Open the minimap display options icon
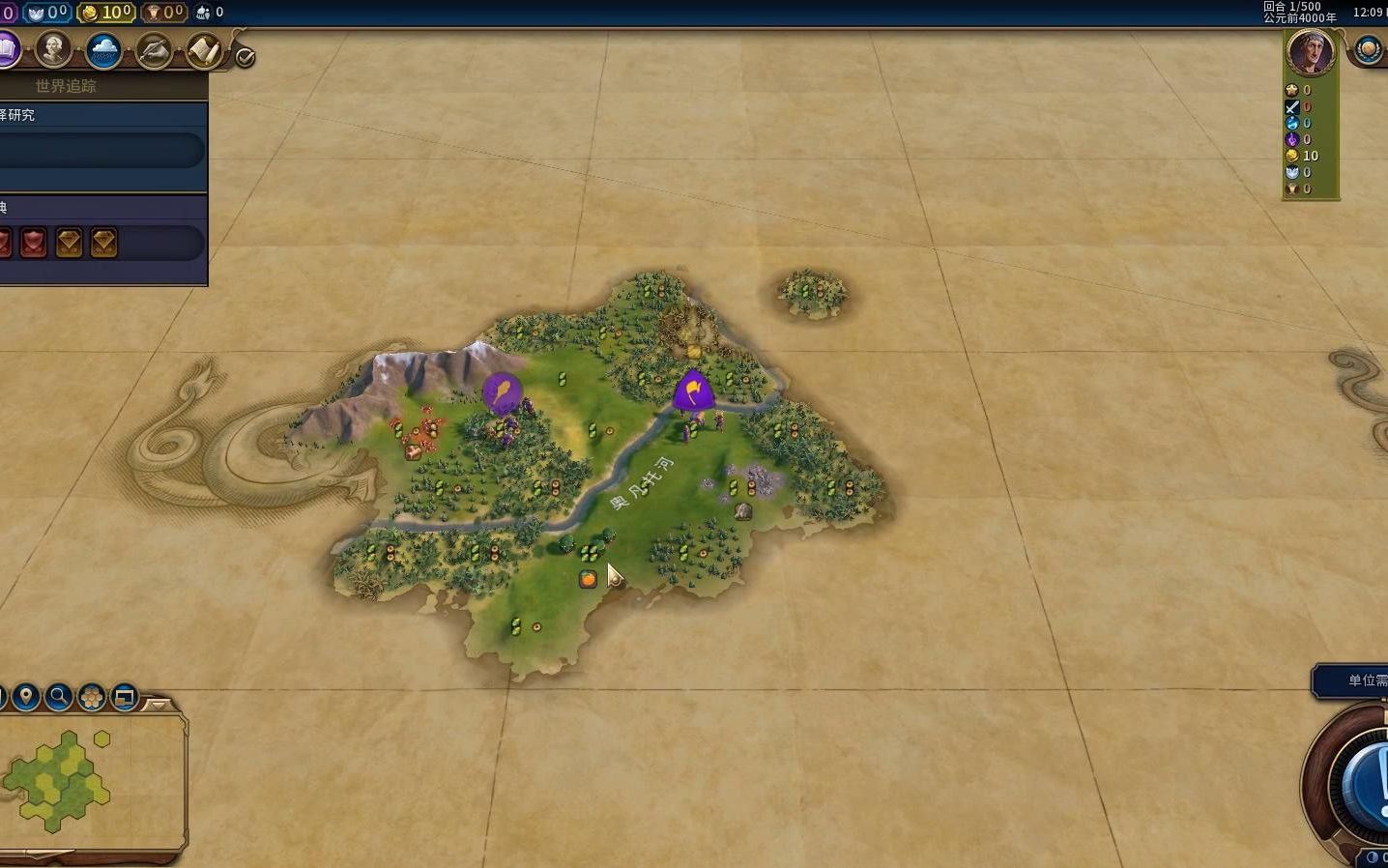This screenshot has height=868, width=1388. [125, 696]
